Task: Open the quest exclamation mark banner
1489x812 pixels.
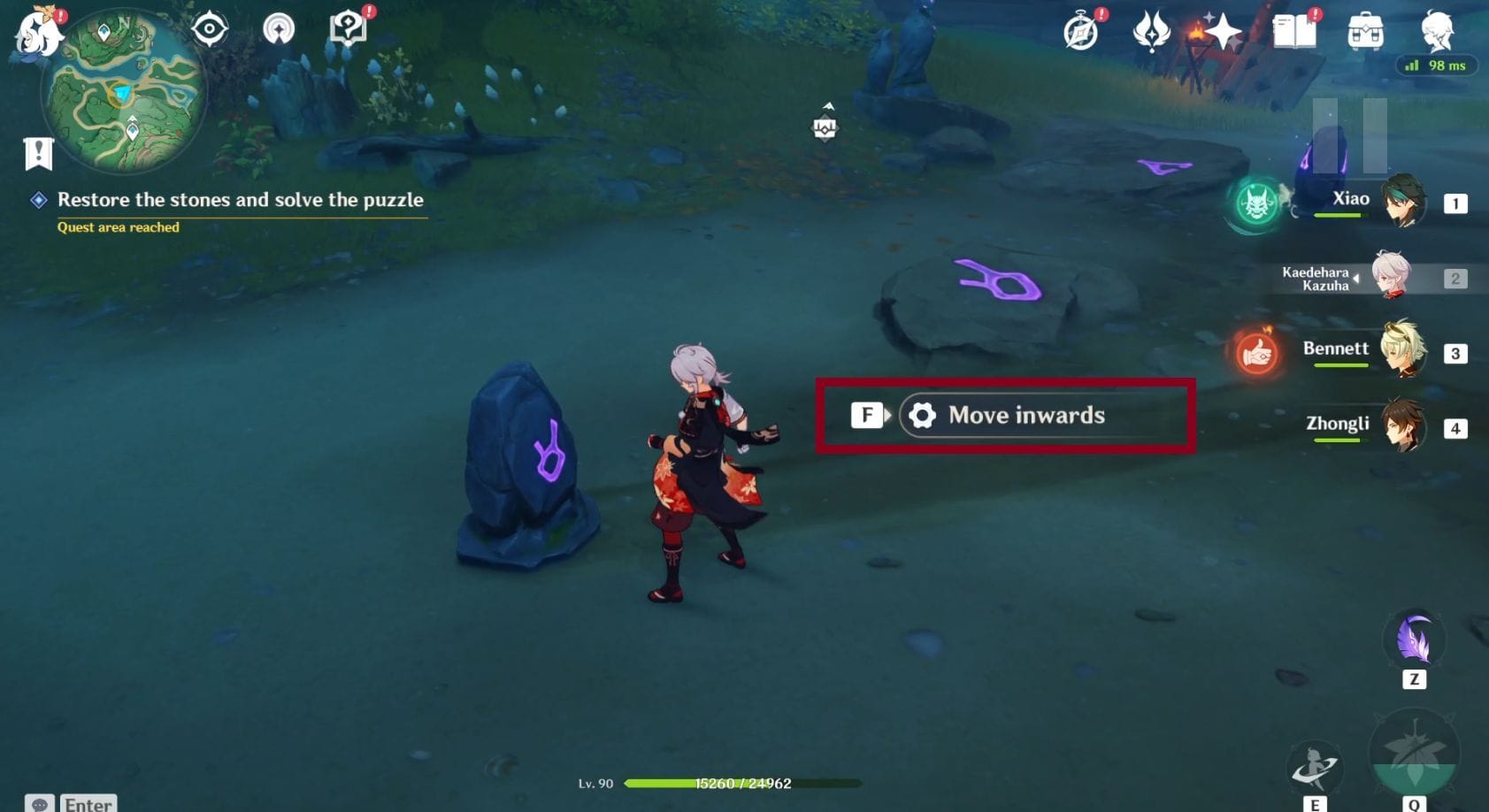Action: click(x=37, y=150)
